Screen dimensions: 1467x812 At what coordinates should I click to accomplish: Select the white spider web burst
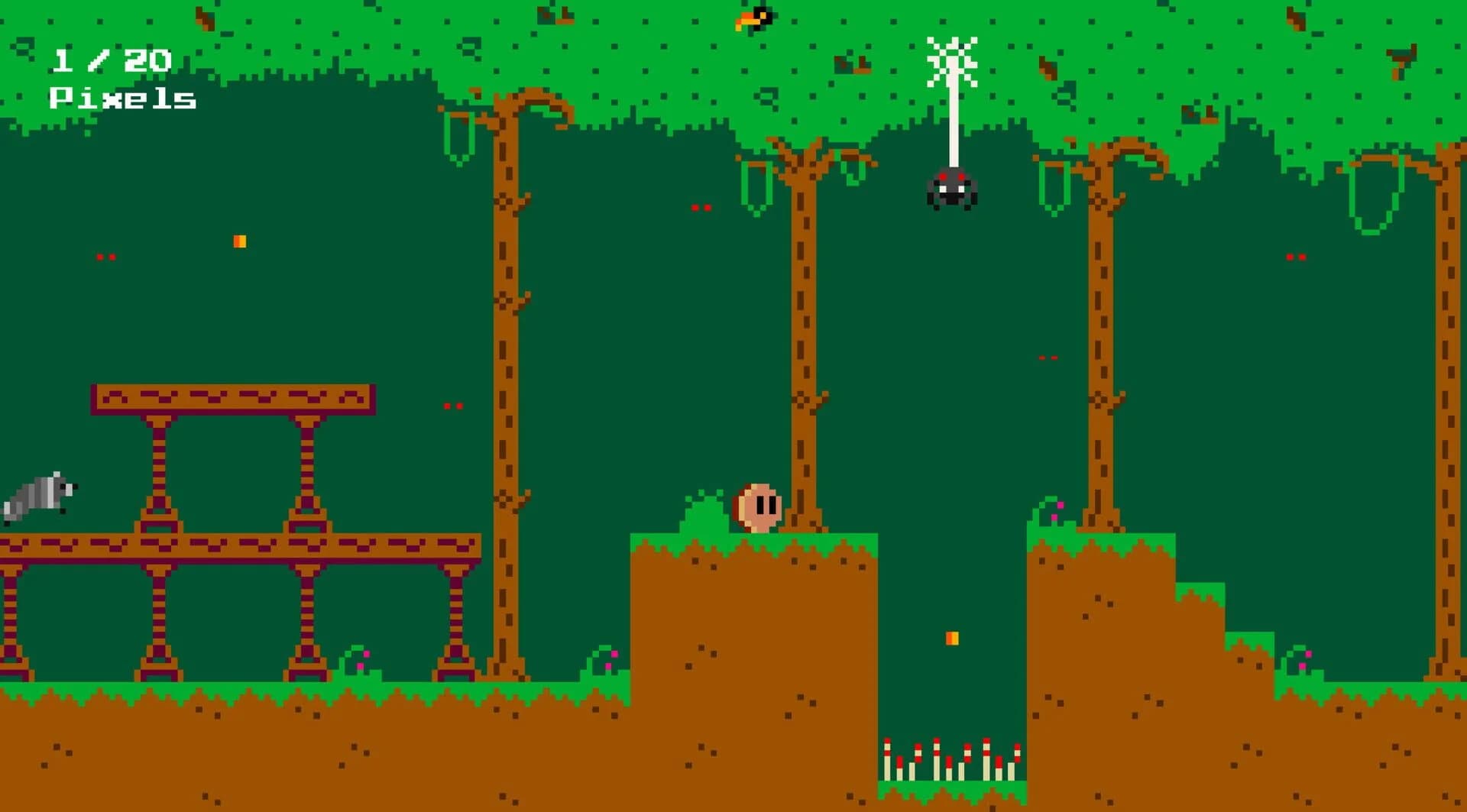(x=951, y=61)
